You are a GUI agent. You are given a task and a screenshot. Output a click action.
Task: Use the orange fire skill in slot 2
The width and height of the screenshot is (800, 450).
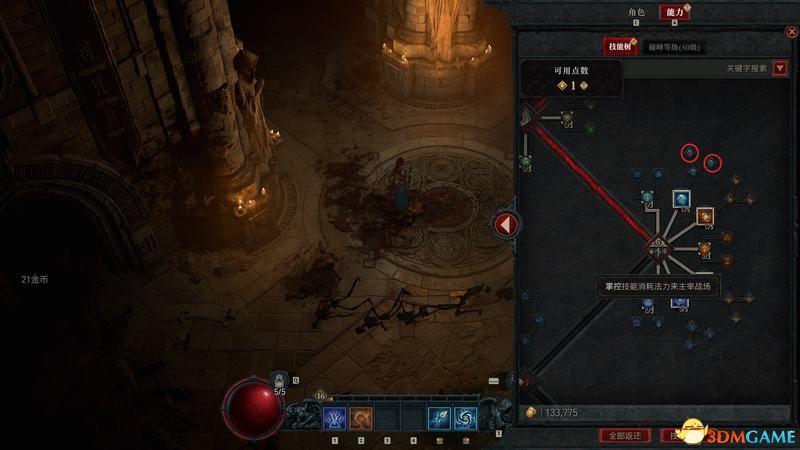361,416
